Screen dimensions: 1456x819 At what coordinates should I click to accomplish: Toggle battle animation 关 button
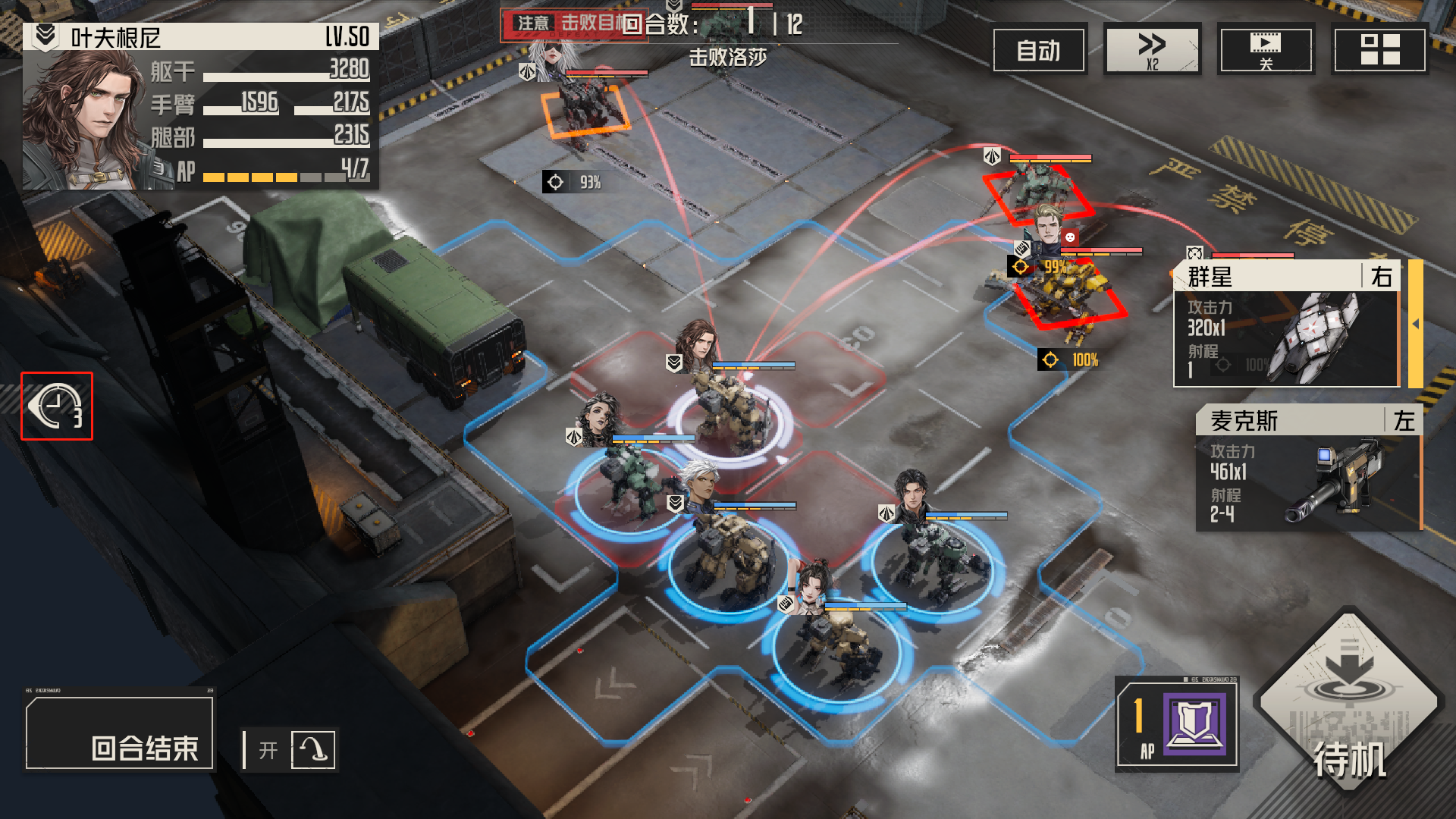1265,50
